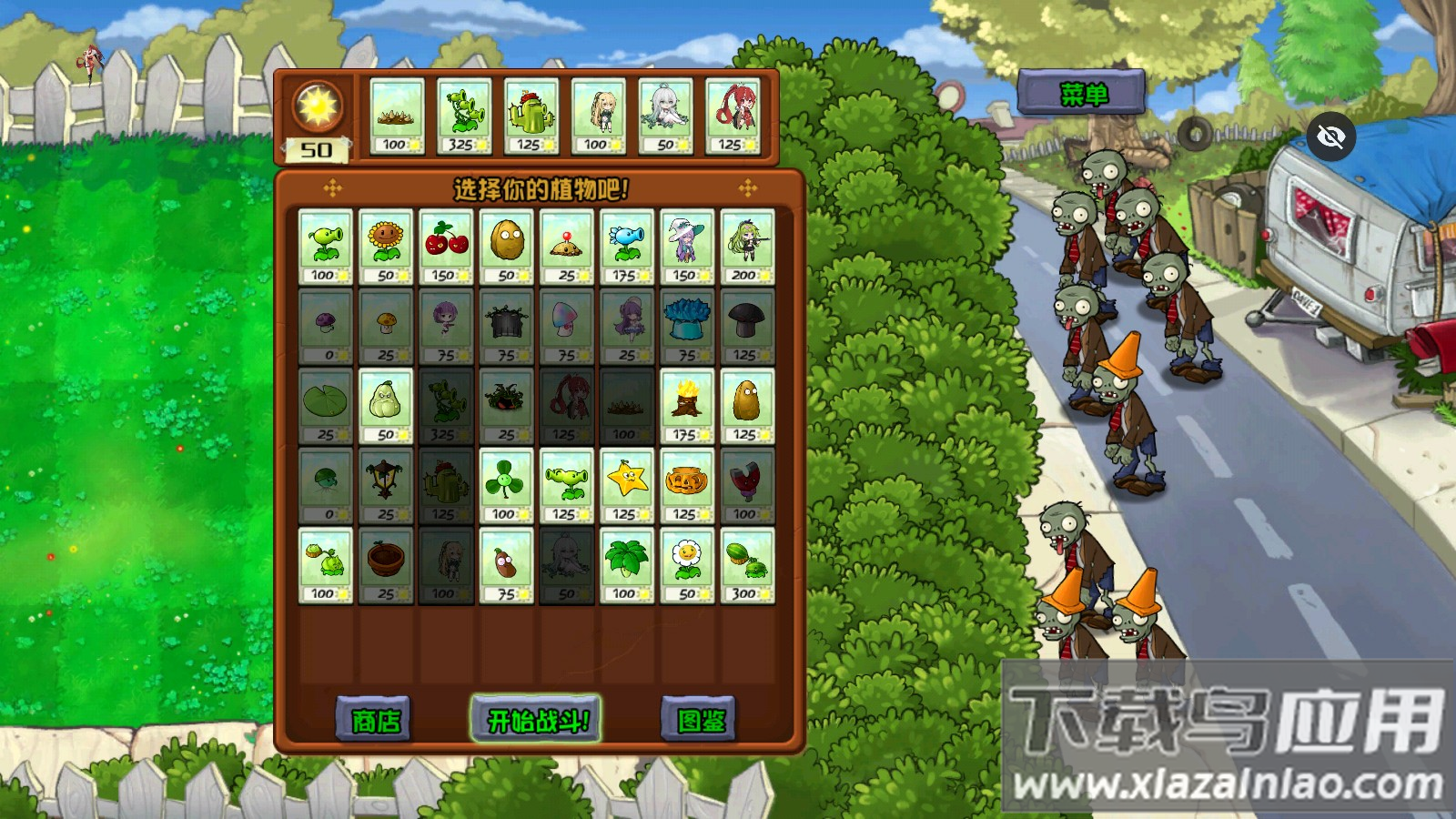Select the Sunflower seed card

pos(386,247)
